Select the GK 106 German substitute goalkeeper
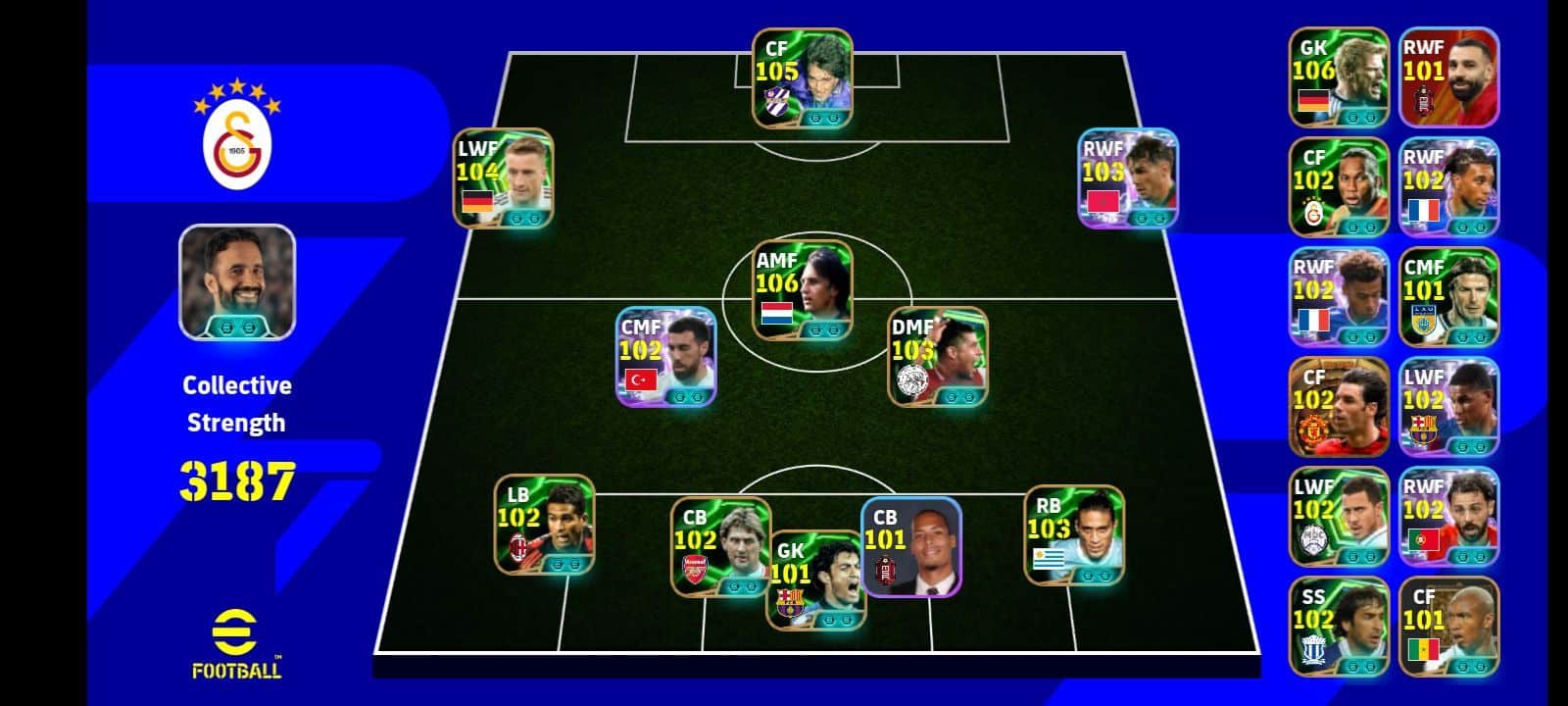 (x=1339, y=77)
